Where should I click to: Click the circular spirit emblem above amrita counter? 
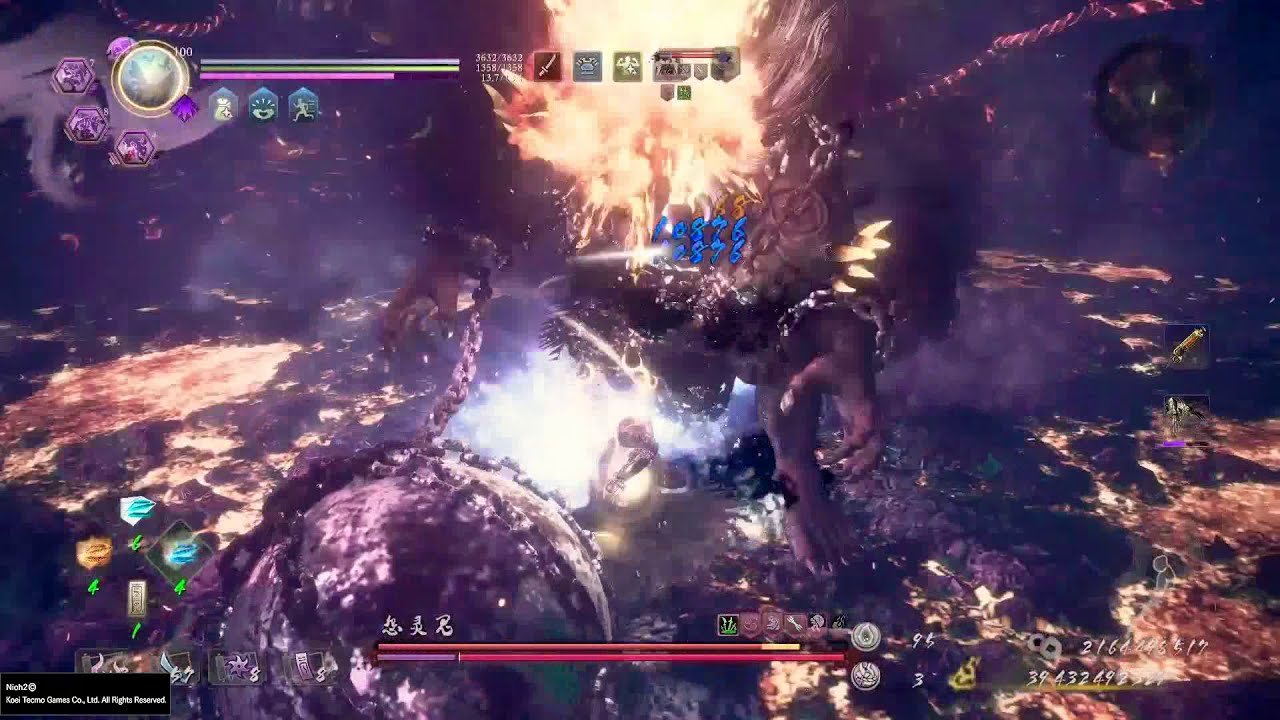(866, 637)
